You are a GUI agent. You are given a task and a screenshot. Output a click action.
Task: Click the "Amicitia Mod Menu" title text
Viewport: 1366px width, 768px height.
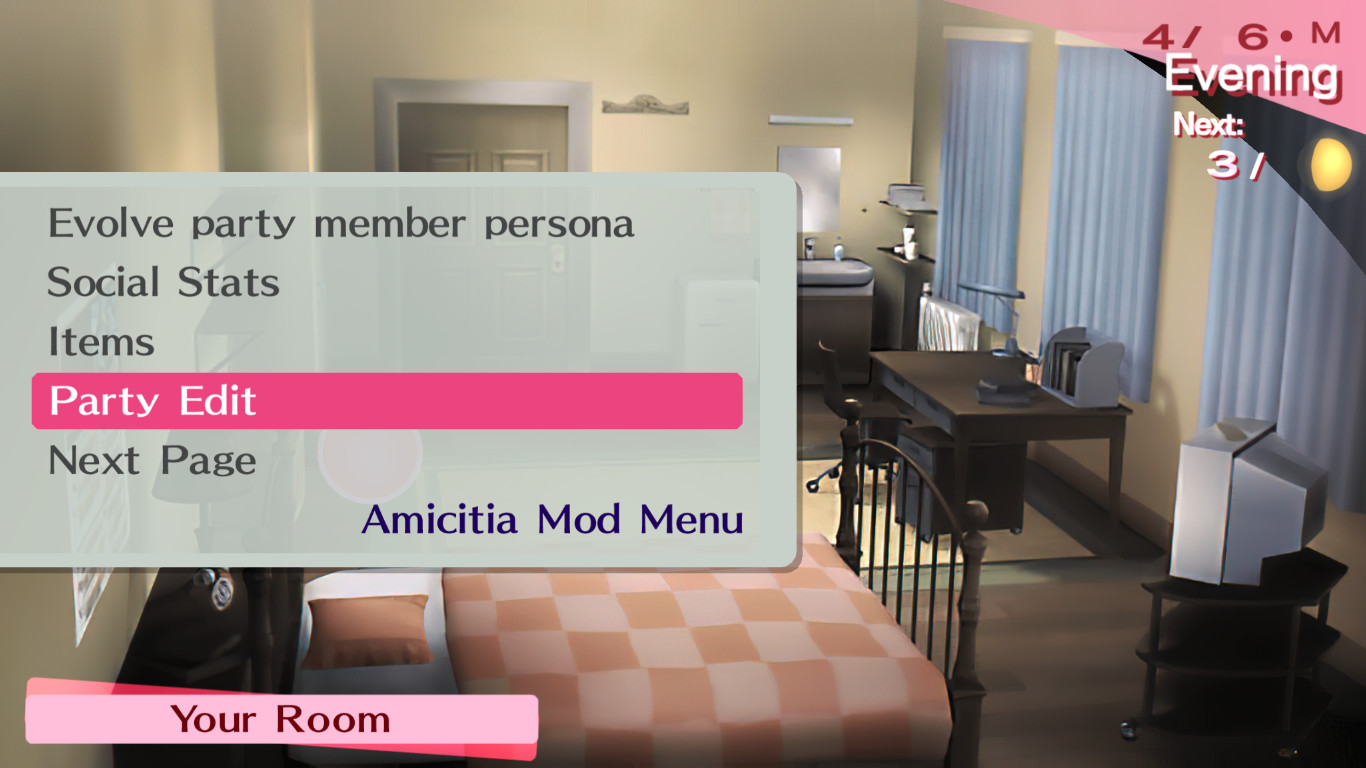click(x=552, y=520)
